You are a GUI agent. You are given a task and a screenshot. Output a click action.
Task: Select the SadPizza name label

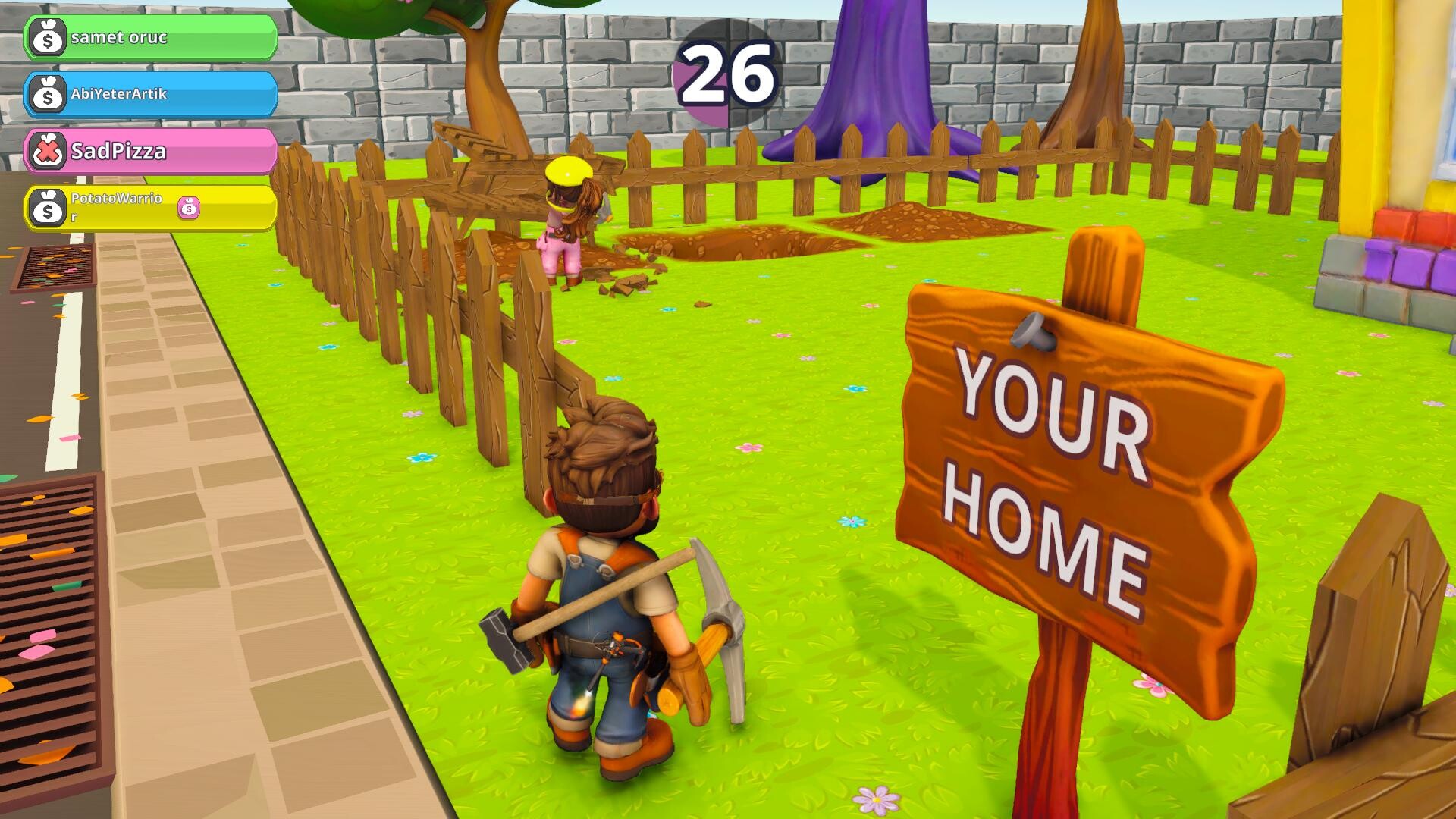pyautogui.click(x=118, y=152)
